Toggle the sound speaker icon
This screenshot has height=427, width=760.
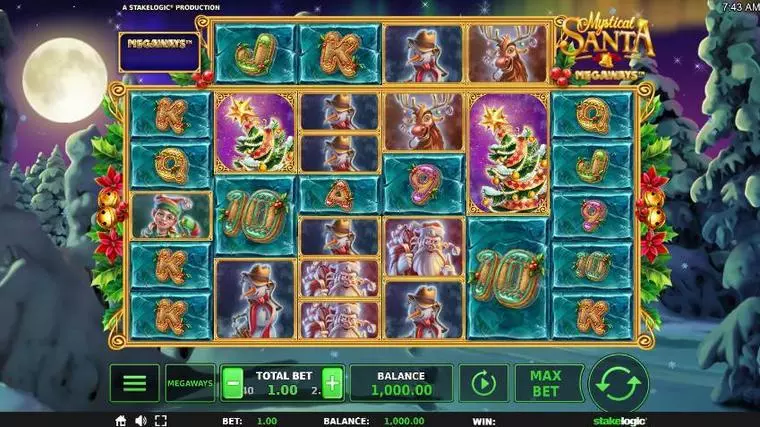pos(140,421)
